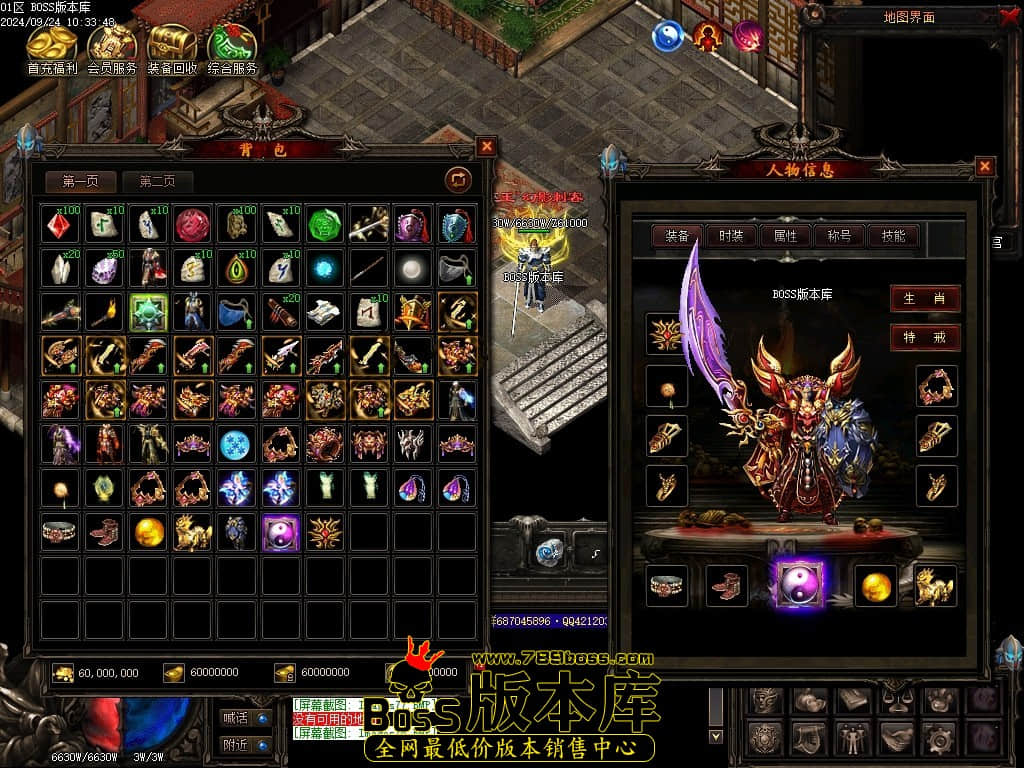The height and width of the screenshot is (768, 1024).
Task: Open the 首充福利 first-recharge bonus
Action: [x=52, y=48]
